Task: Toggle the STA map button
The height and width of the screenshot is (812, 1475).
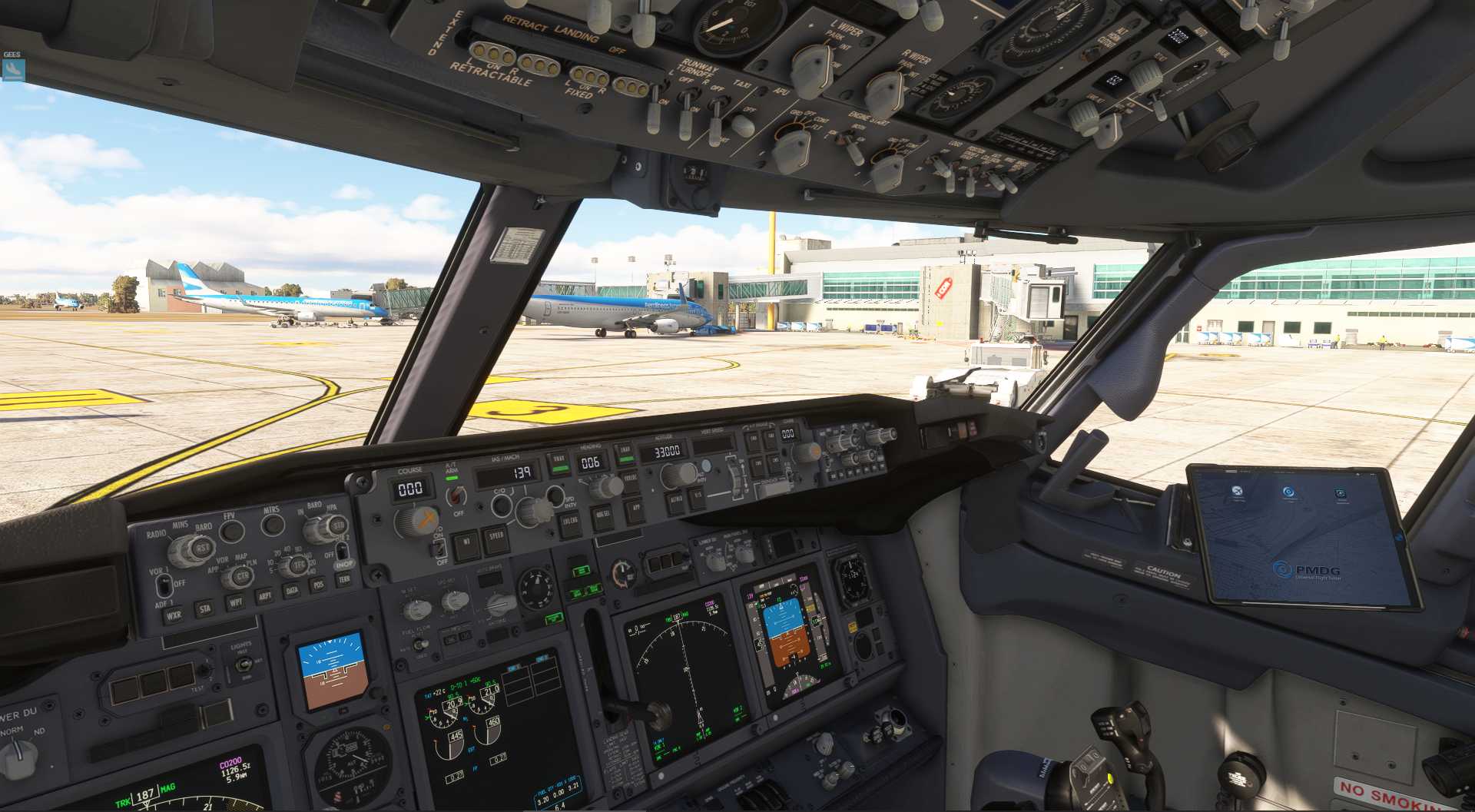Action: [205, 608]
